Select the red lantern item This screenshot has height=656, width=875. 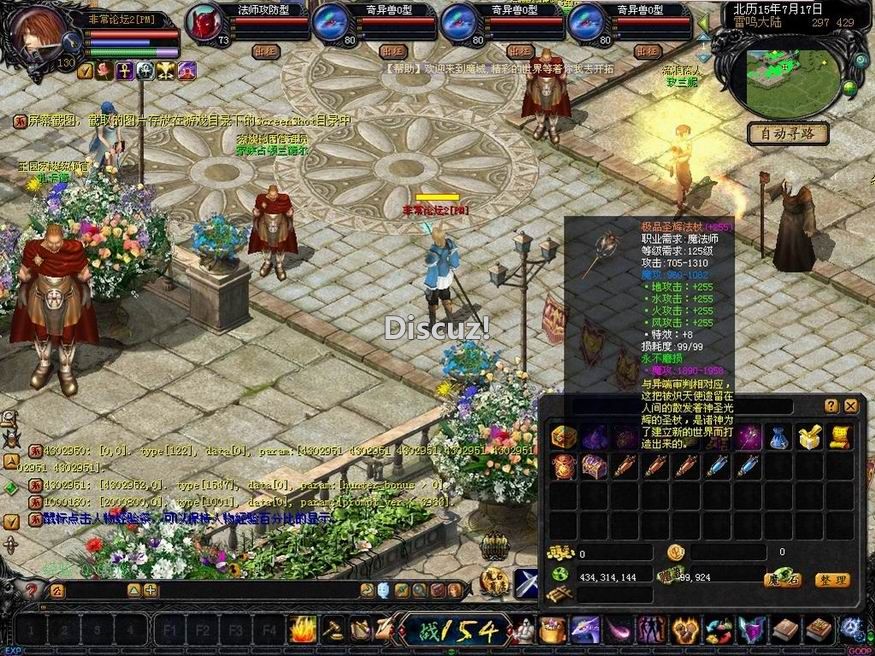coord(563,466)
